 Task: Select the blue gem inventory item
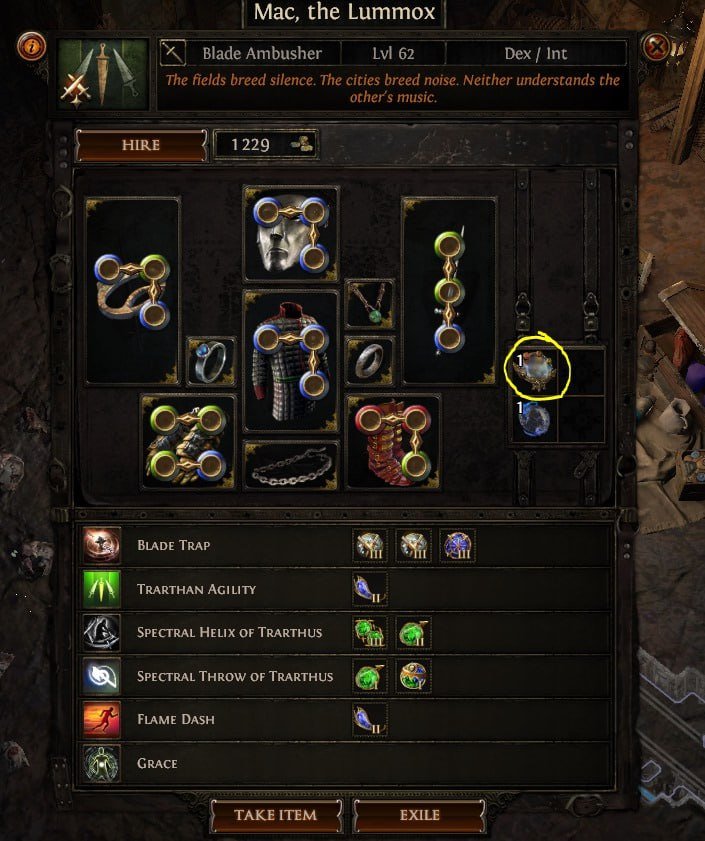click(533, 420)
